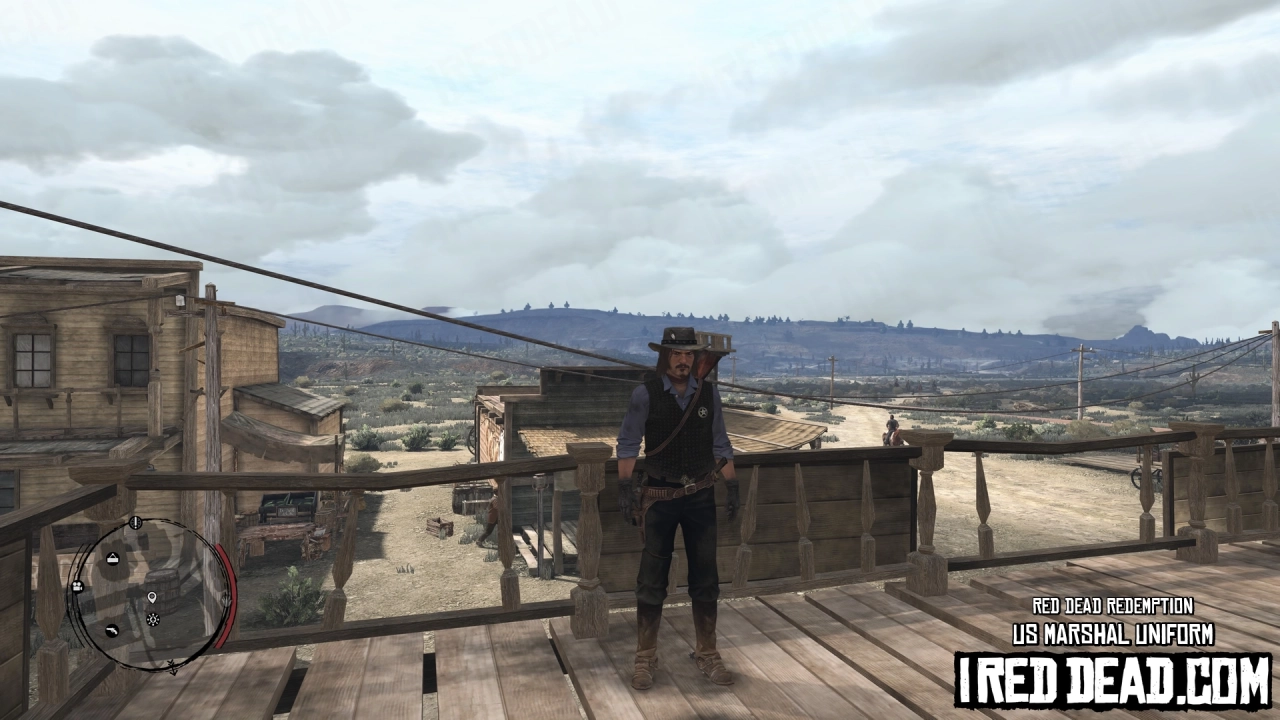Image resolution: width=1280 pixels, height=720 pixels.
Task: Click the sun weather icon on the minimap
Action: pyautogui.click(x=153, y=619)
